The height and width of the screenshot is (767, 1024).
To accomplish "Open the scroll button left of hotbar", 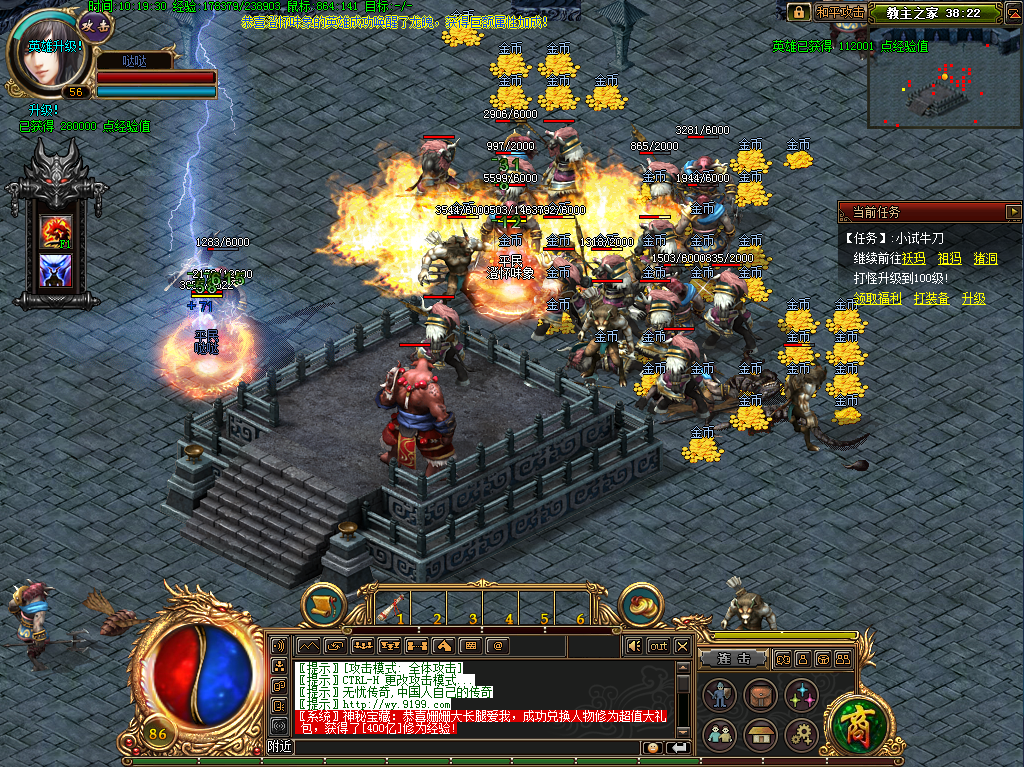I will coord(323,605).
